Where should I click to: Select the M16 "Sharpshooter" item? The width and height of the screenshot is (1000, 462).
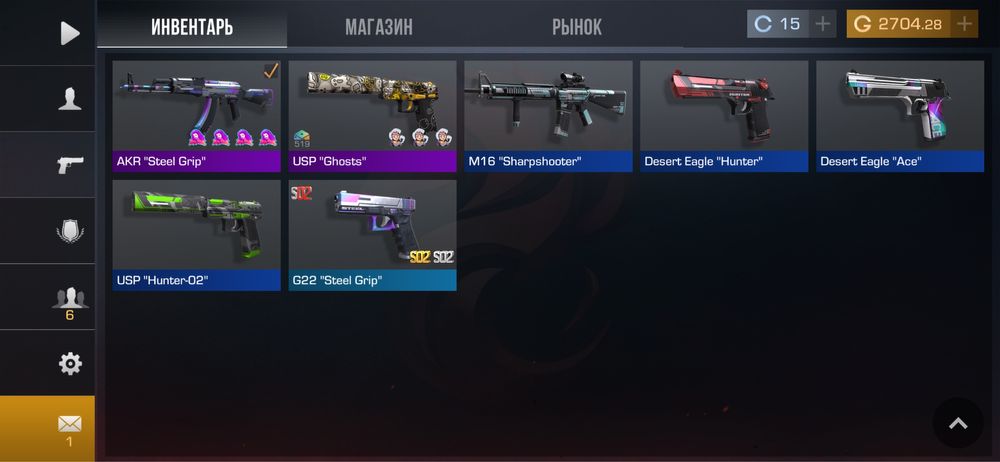coord(548,116)
